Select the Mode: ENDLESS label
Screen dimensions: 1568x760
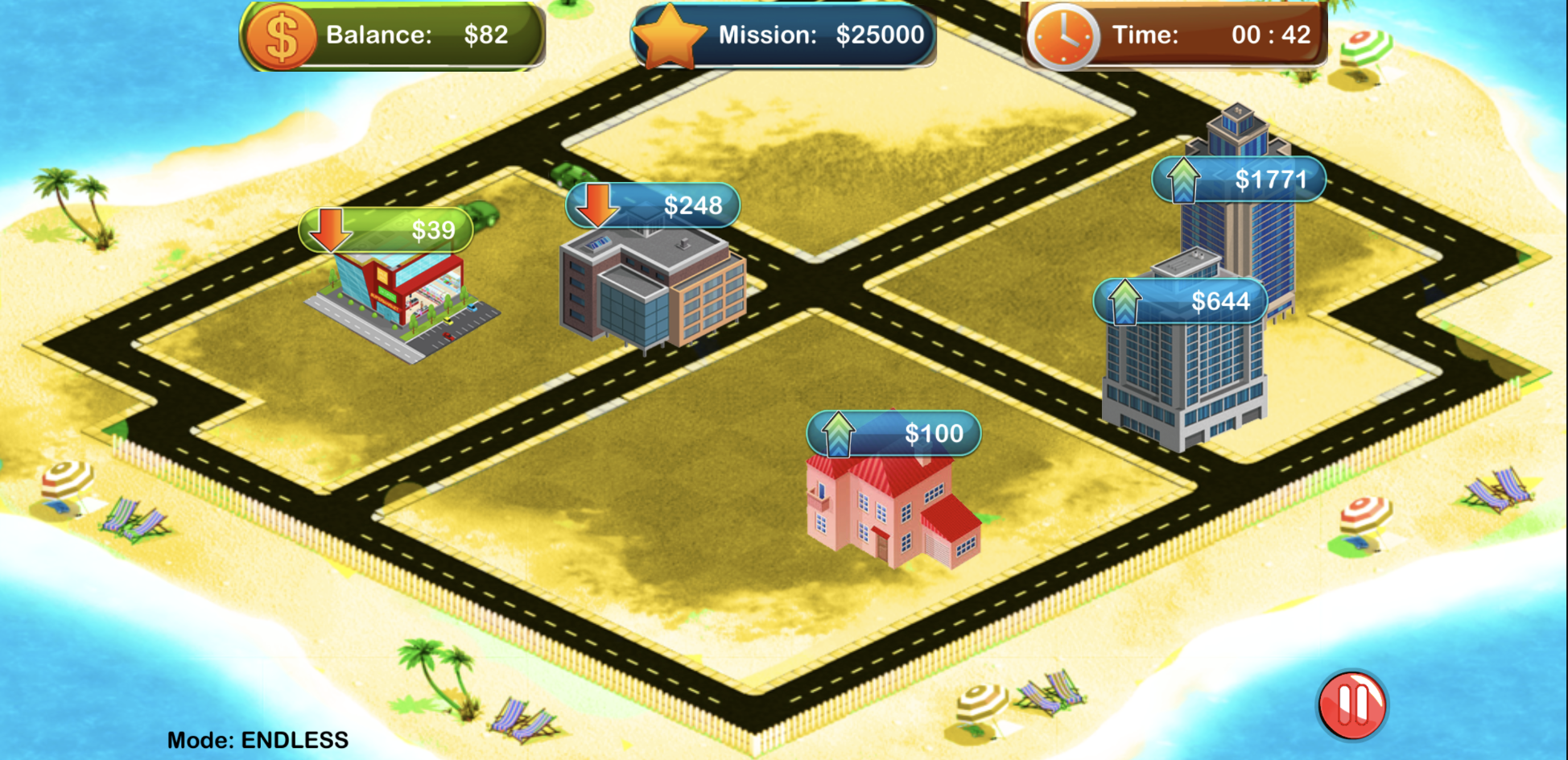click(x=257, y=737)
